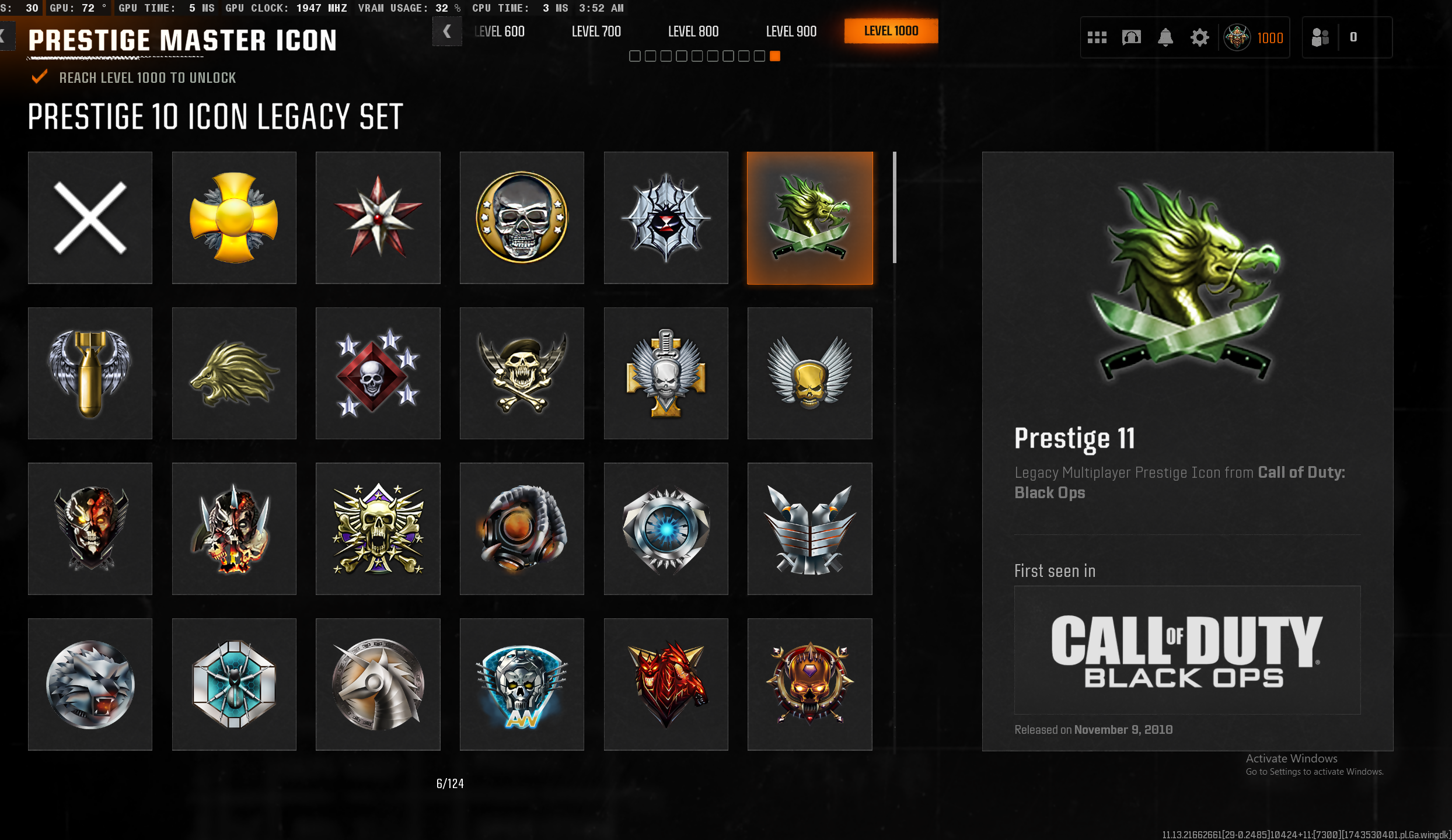This screenshot has height=840, width=1452.
Task: Choose the golden lion head icon
Action: click(234, 373)
